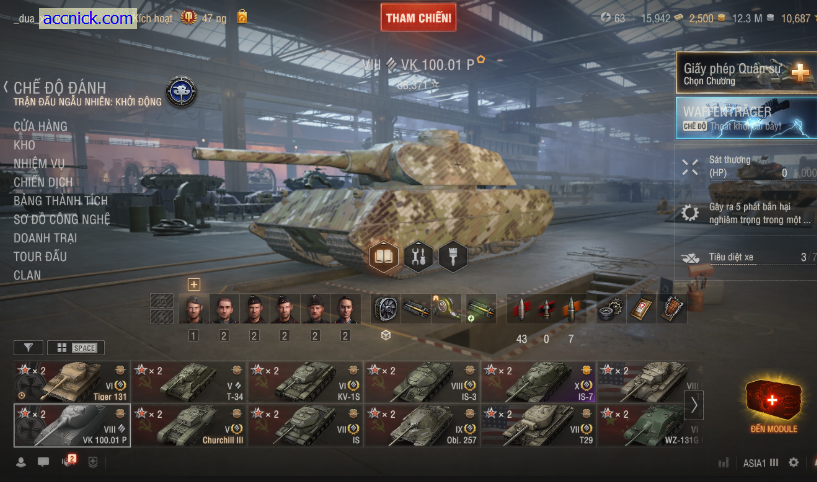Select the Tiger 131 tank in carousel
This screenshot has width=817, height=482.
click(x=71, y=381)
